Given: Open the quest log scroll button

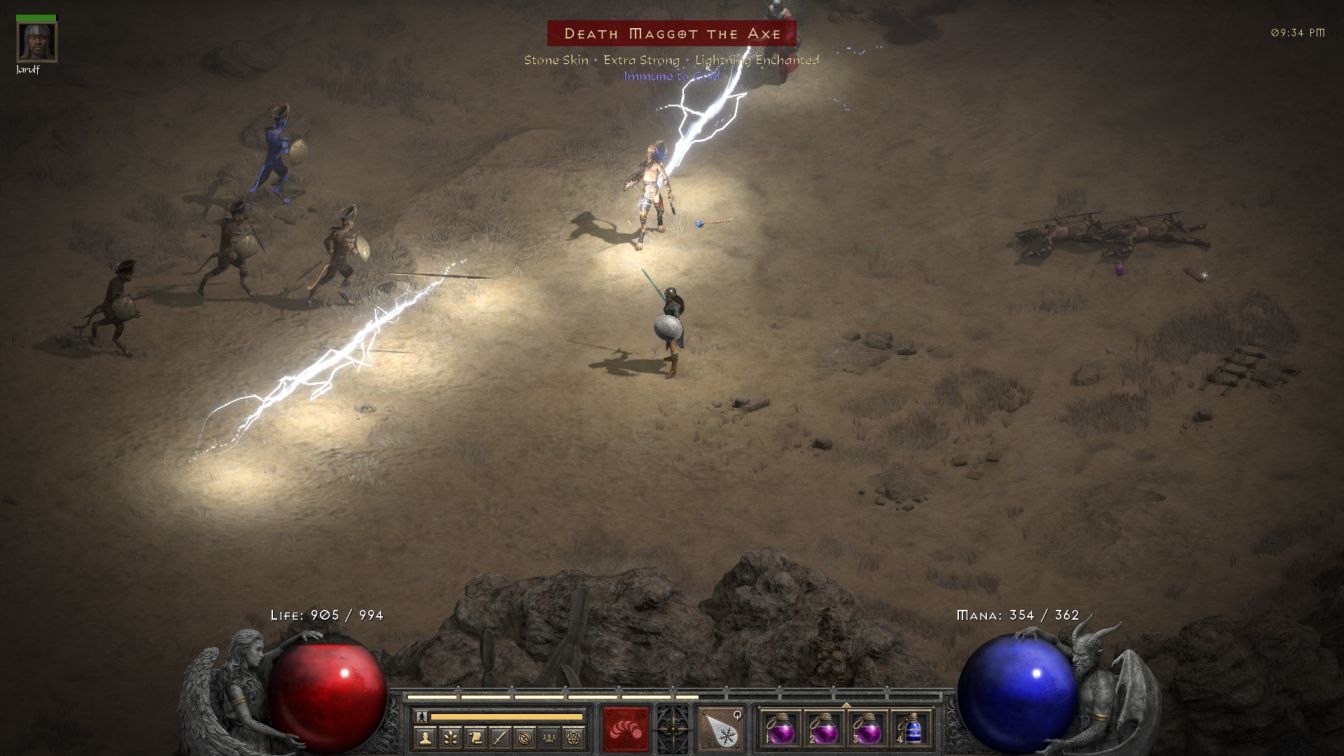Looking at the screenshot, I should click(476, 737).
